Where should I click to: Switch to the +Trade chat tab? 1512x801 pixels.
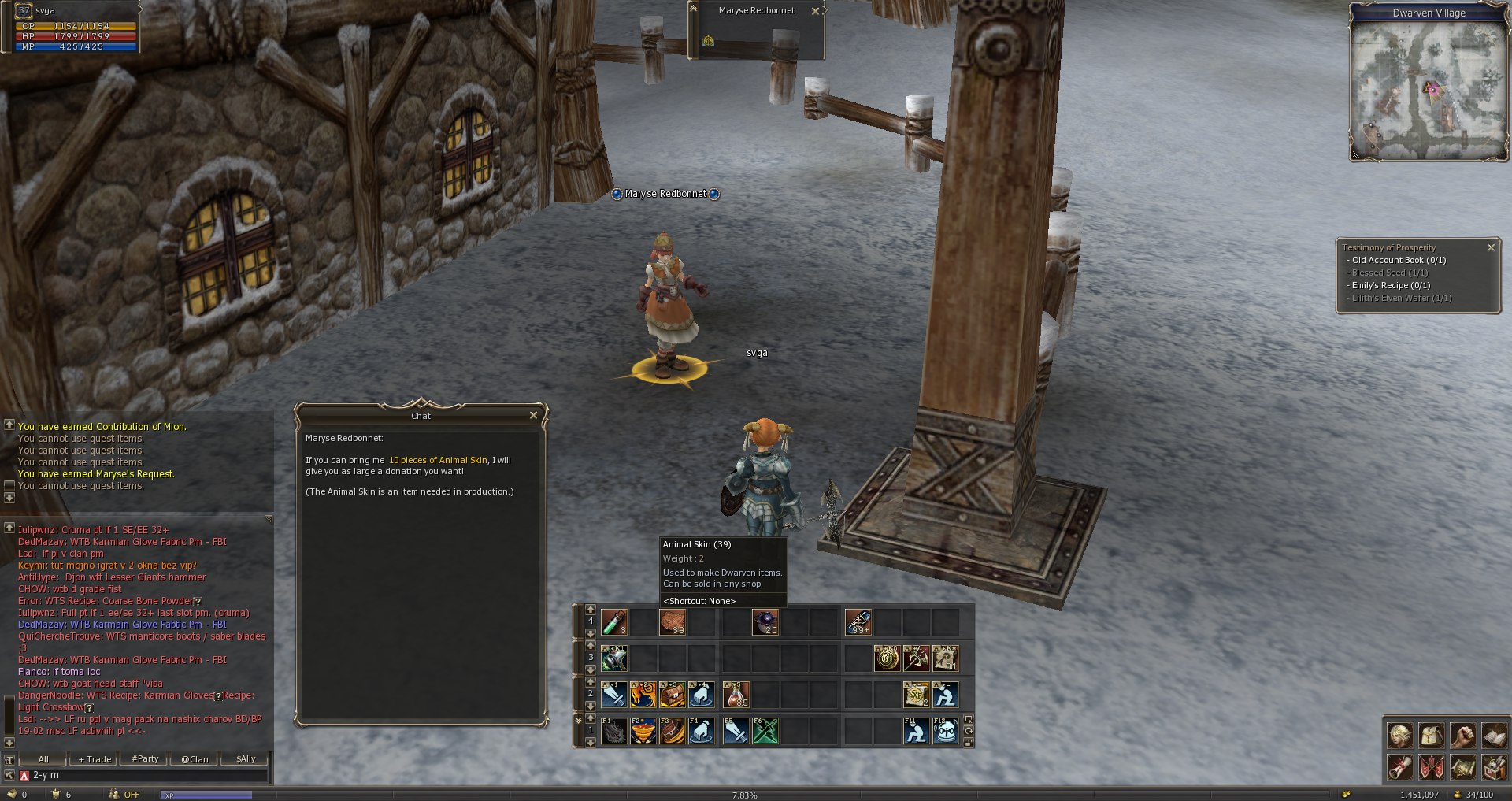point(95,759)
